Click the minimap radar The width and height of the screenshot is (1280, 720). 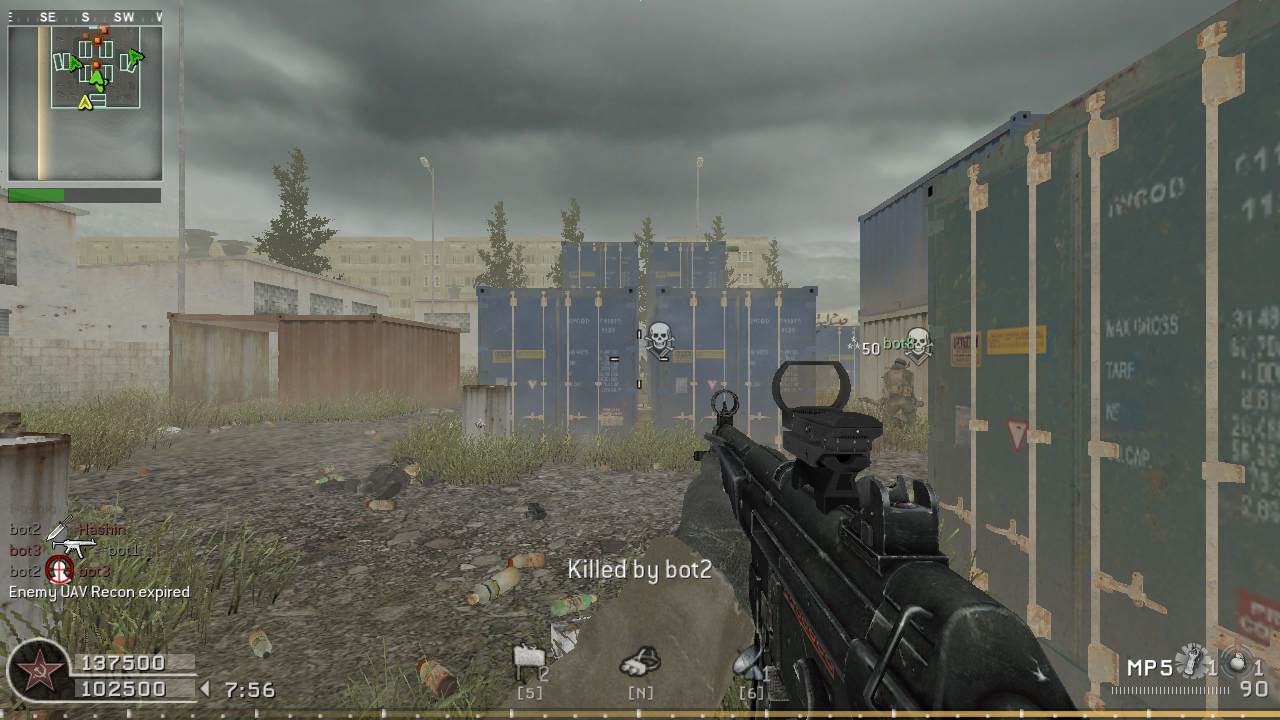point(85,102)
